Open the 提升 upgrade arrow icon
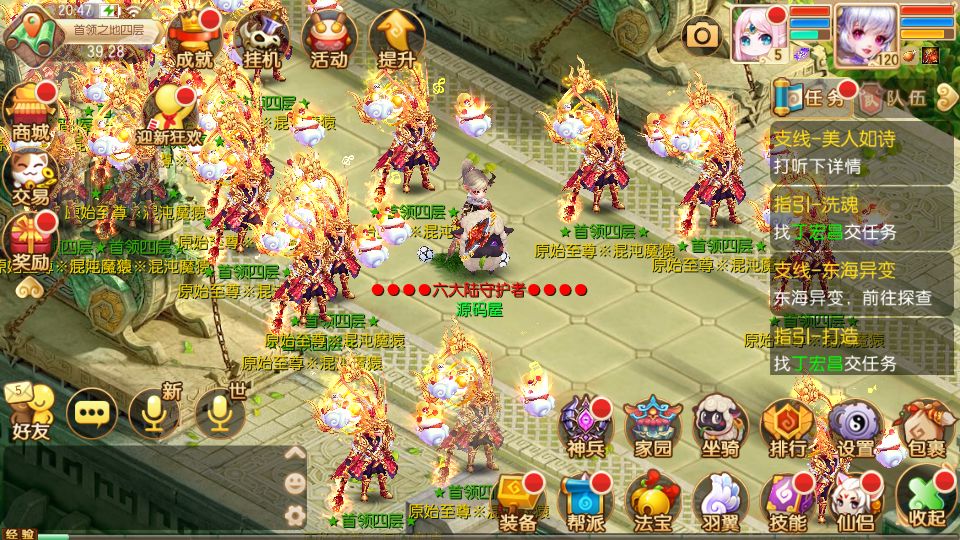This screenshot has width=960, height=540. pyautogui.click(x=396, y=40)
